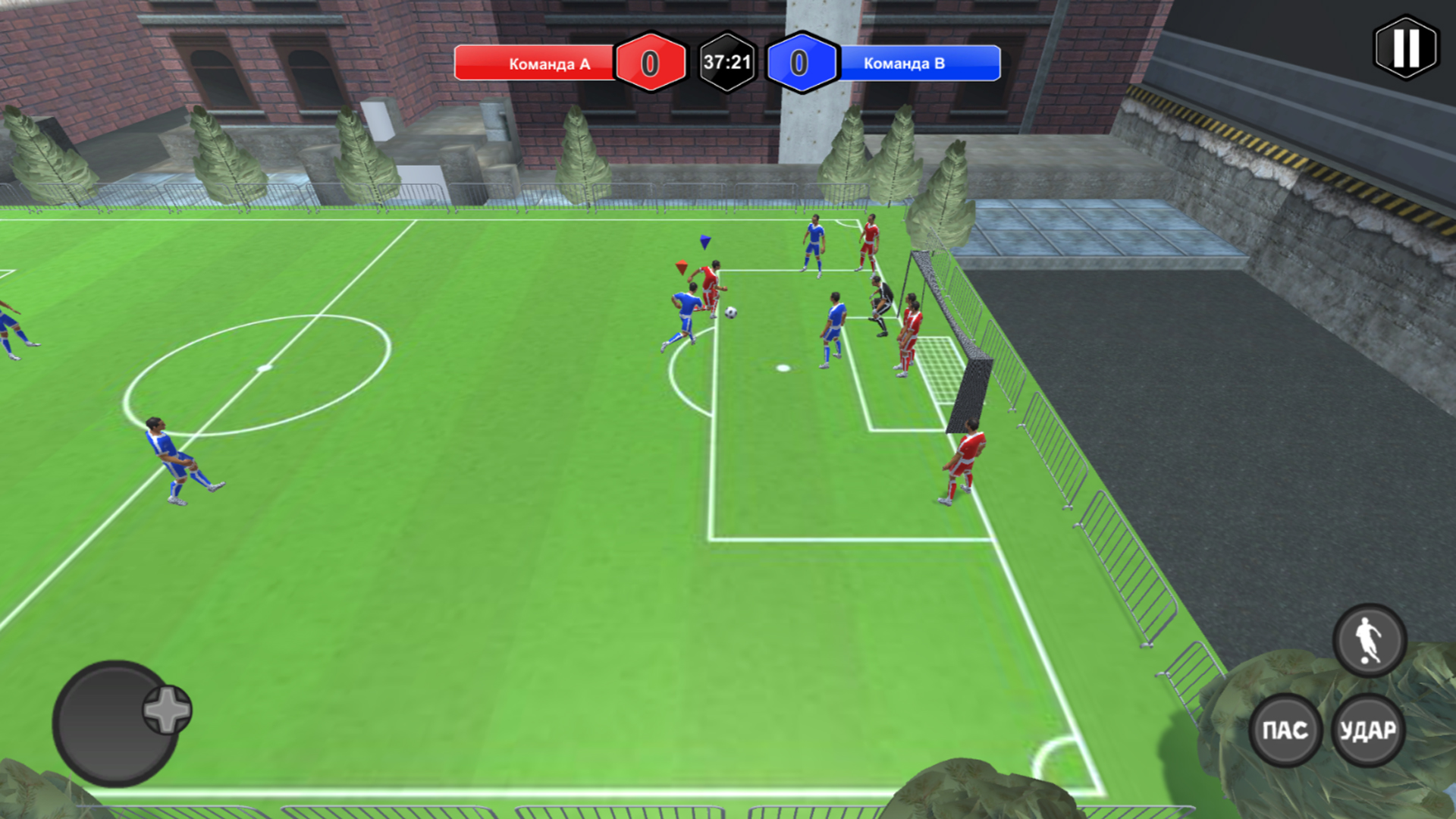Click the soccer ball near the red player
Screen dimensions: 1456x819
[x=730, y=310]
